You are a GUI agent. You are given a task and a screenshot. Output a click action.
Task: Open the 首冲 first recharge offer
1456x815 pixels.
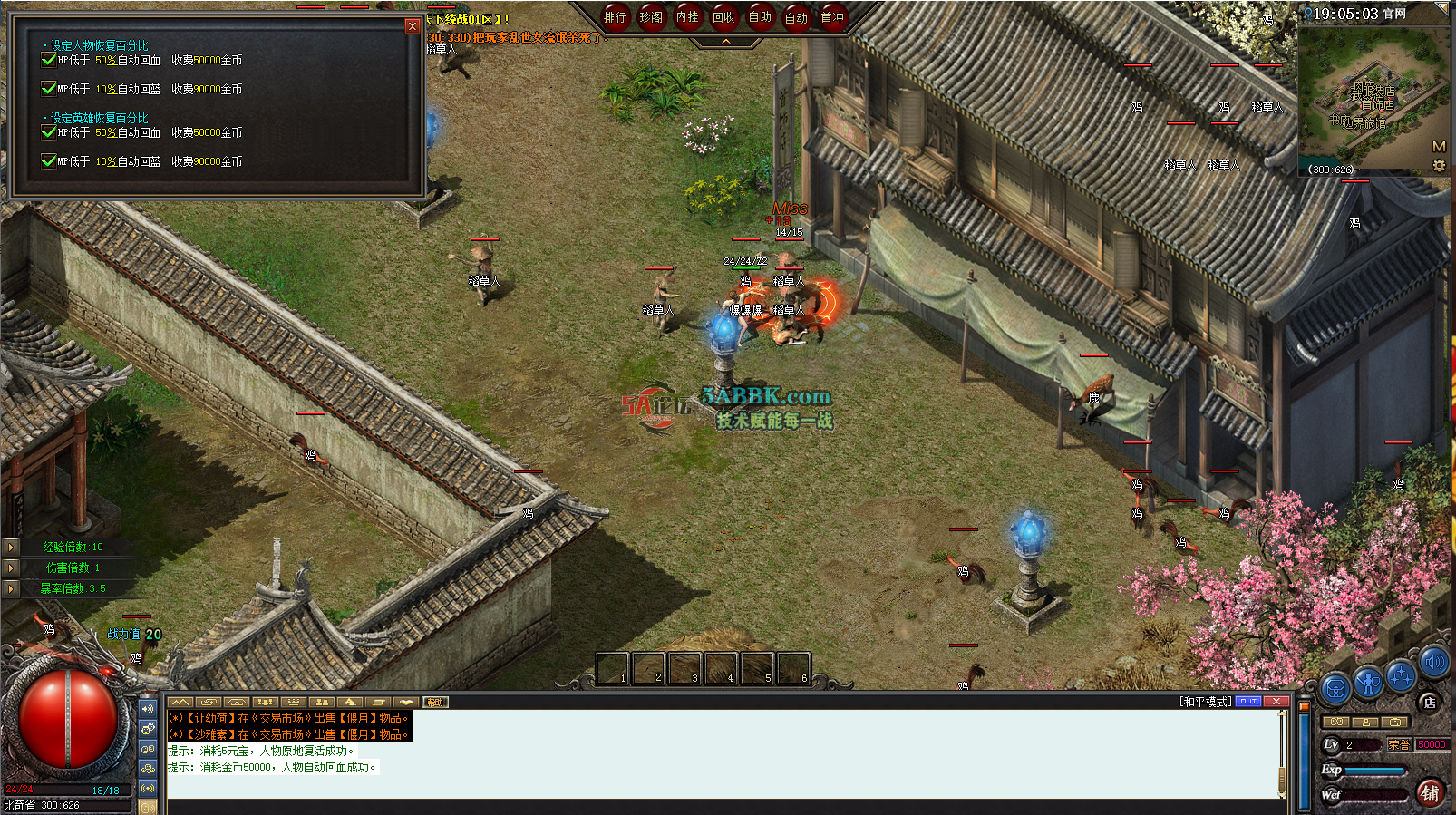[832, 17]
